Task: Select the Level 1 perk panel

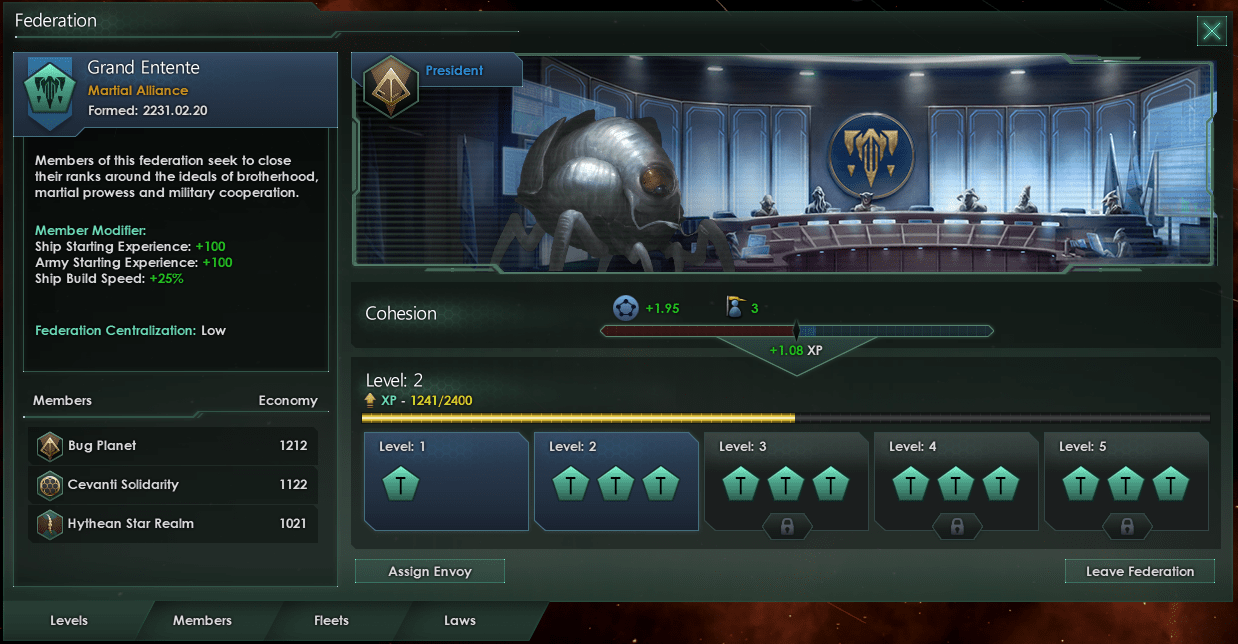Action: click(x=446, y=481)
